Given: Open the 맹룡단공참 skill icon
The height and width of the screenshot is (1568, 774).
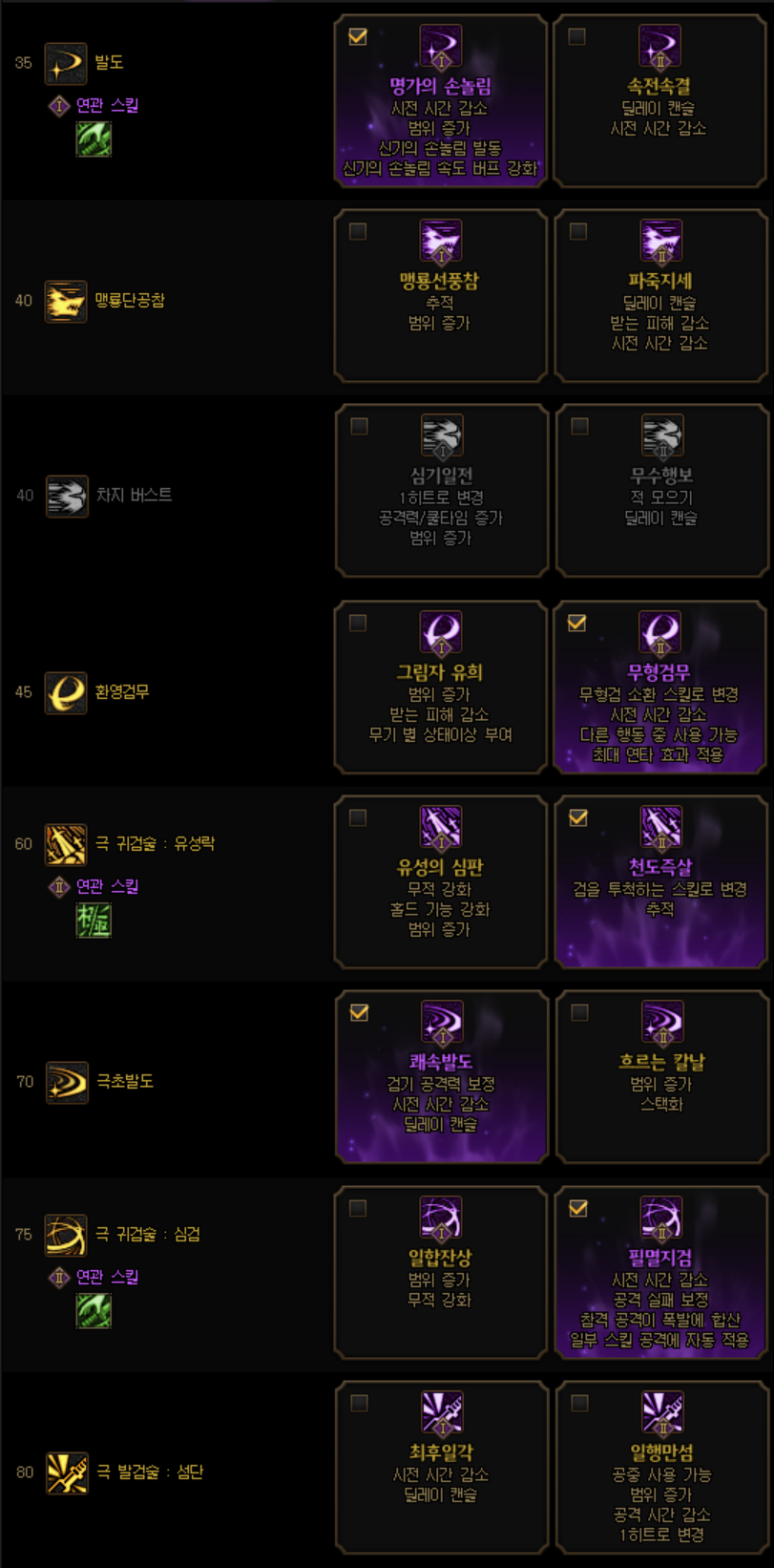Looking at the screenshot, I should (x=66, y=302).
